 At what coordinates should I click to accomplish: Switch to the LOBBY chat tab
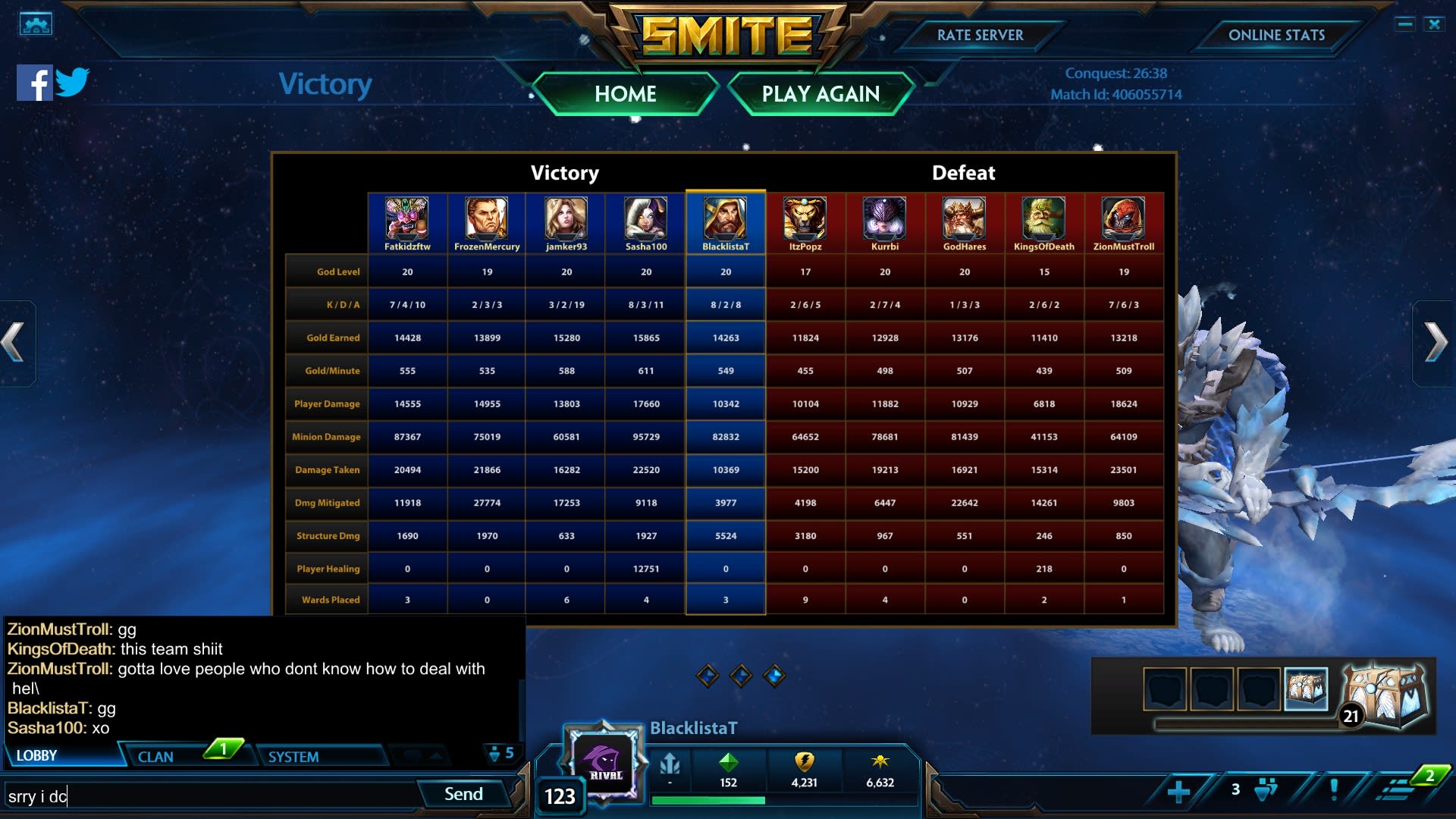[37, 755]
